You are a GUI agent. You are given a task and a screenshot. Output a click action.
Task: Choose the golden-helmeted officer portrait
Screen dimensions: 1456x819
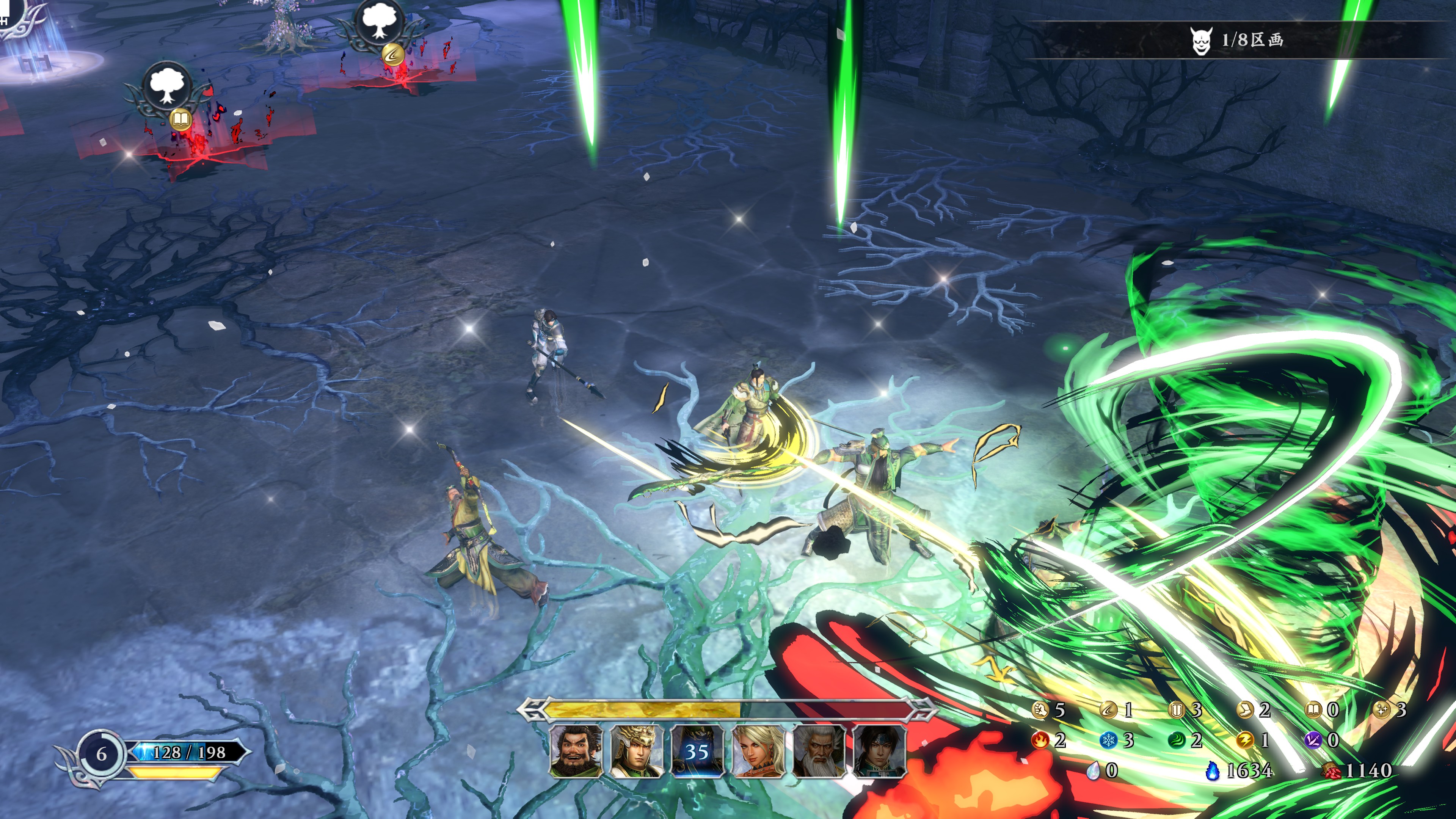coord(637,751)
